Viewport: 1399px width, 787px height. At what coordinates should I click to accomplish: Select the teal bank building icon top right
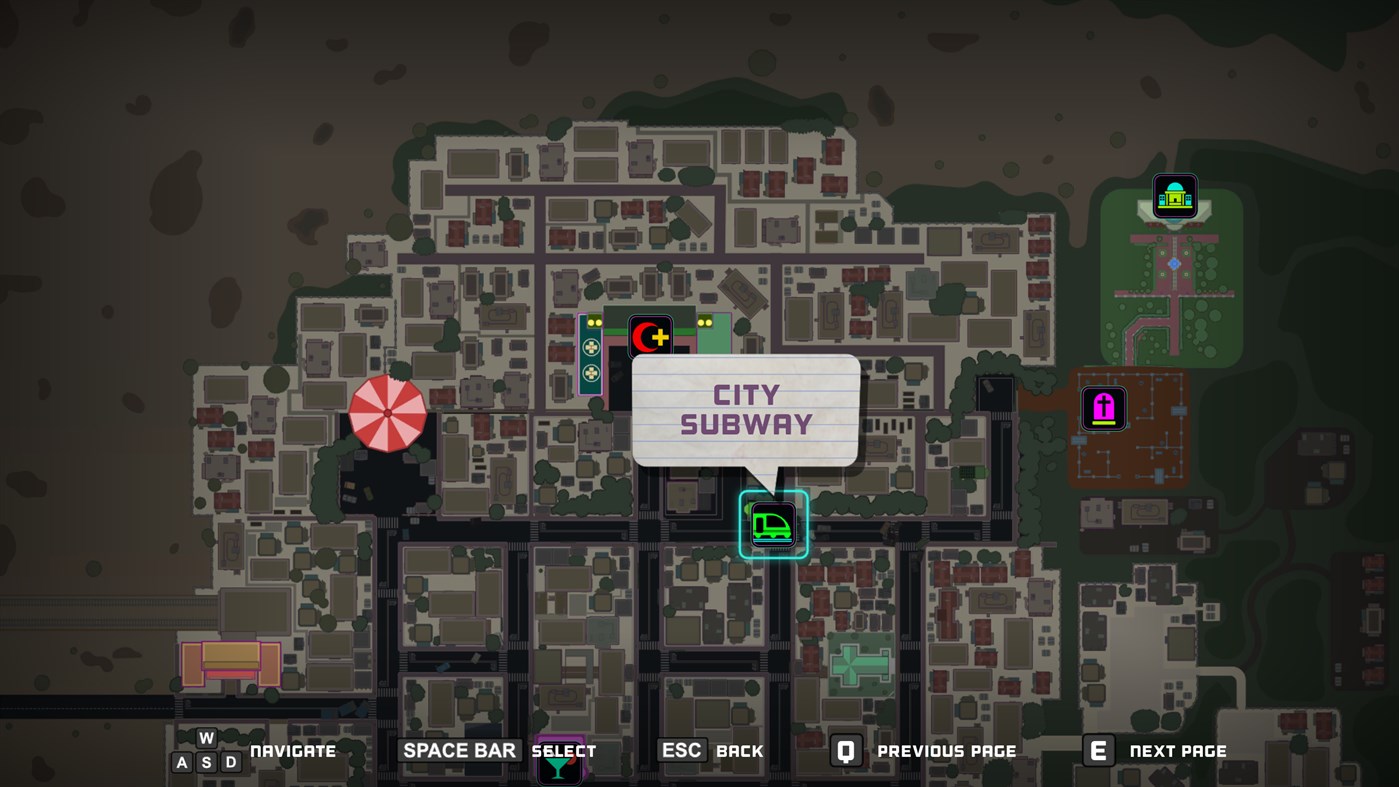click(1174, 195)
